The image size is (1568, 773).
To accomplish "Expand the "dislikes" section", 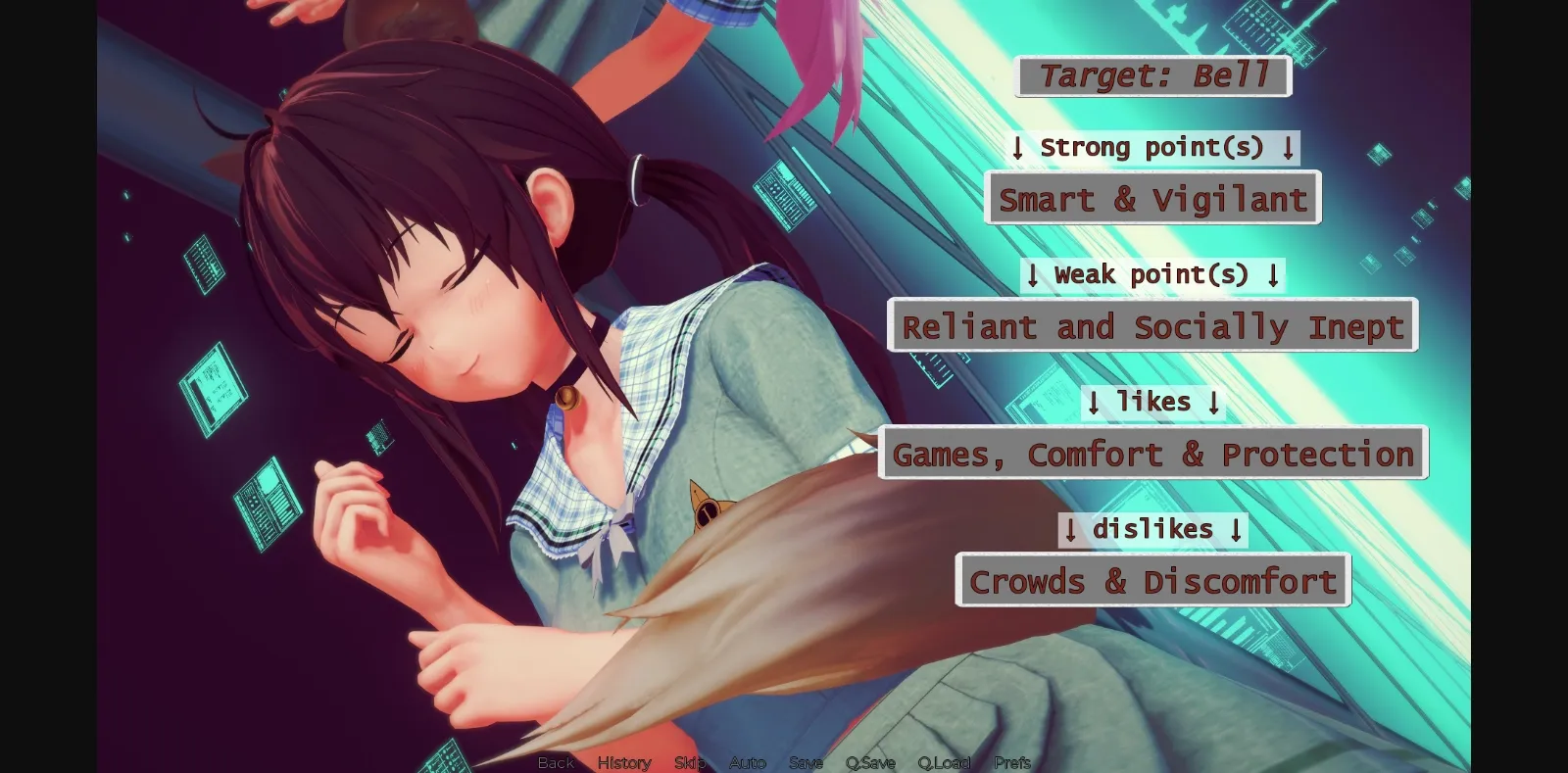I will [x=1153, y=529].
